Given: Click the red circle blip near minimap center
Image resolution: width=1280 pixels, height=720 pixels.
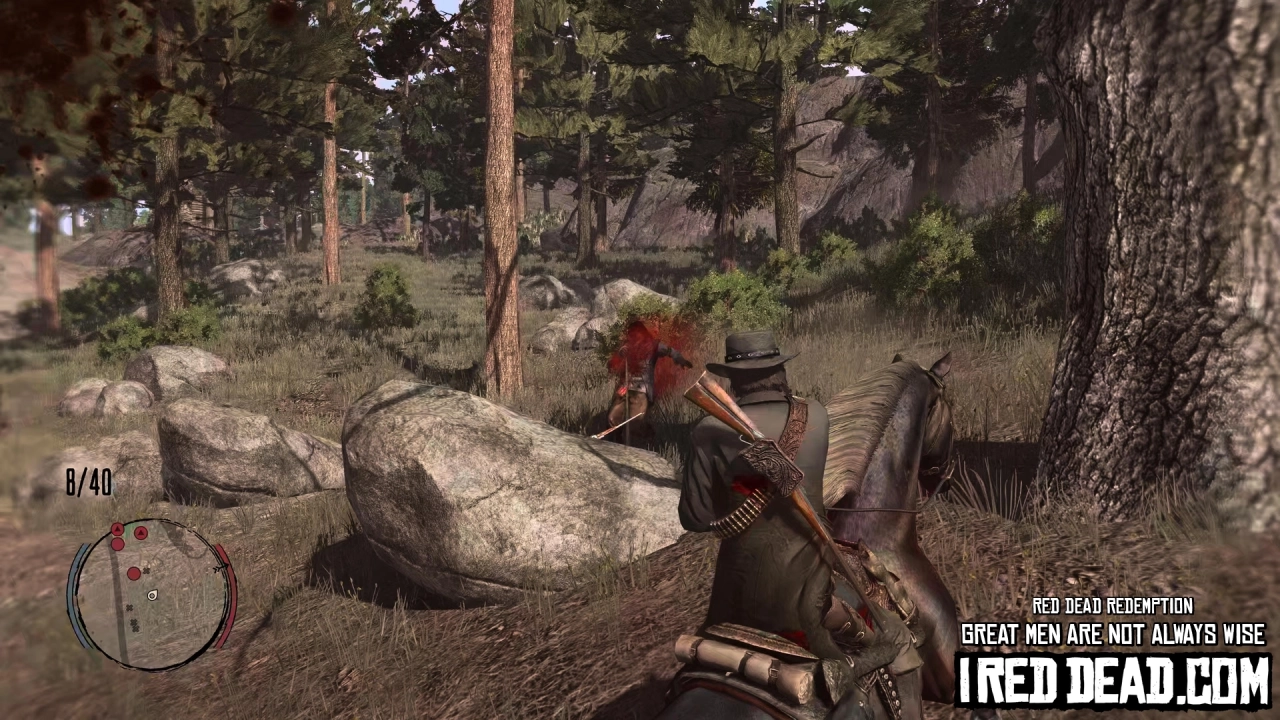Looking at the screenshot, I should (134, 573).
